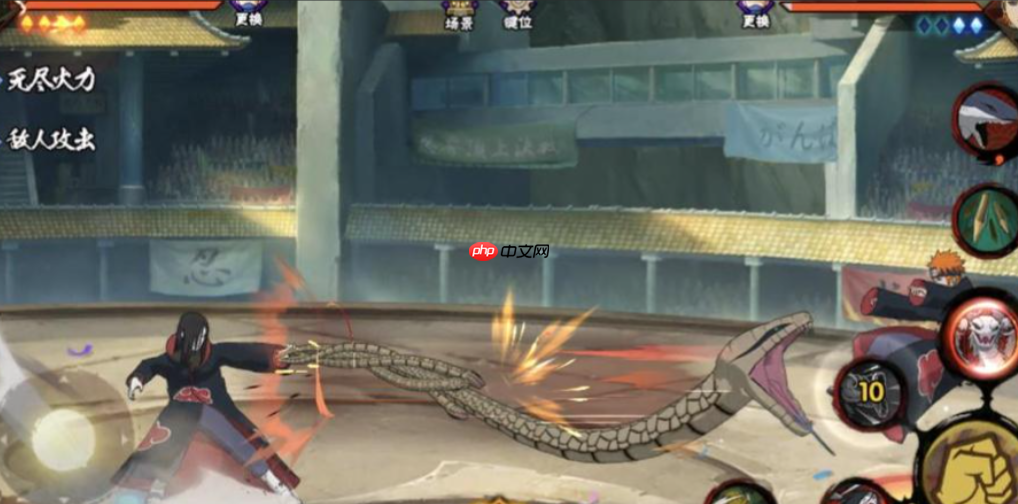Use the green spikes scroll icon

pos(988,220)
